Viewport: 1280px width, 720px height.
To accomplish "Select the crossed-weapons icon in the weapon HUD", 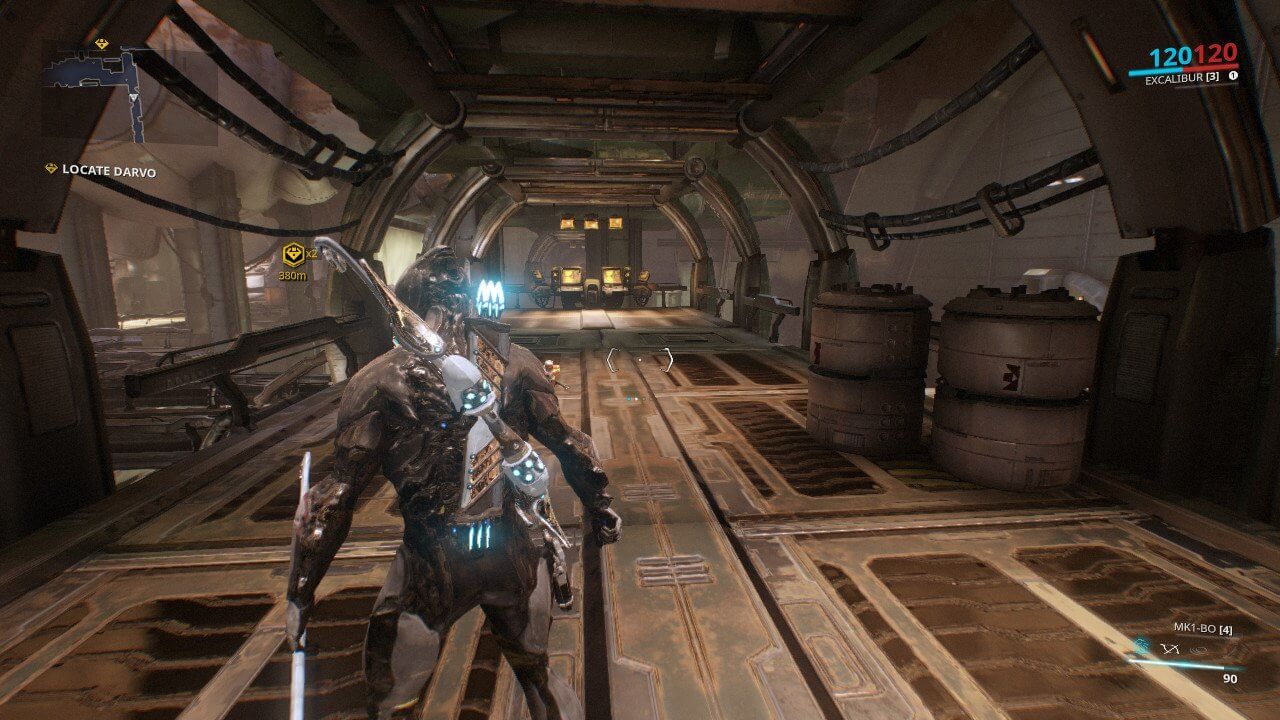I will (1169, 648).
